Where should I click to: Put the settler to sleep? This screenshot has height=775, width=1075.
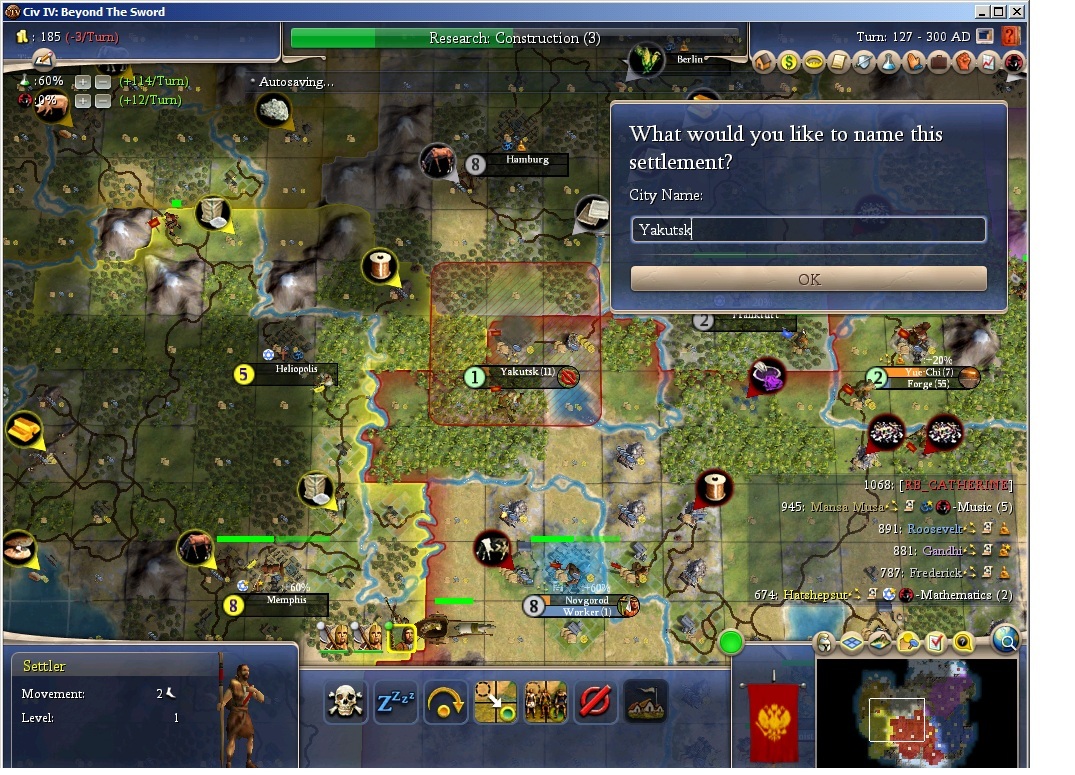coord(395,703)
